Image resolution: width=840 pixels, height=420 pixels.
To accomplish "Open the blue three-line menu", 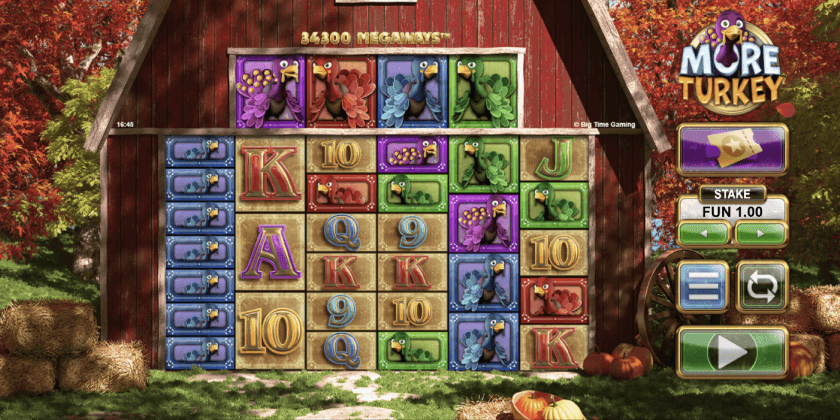I will point(703,286).
